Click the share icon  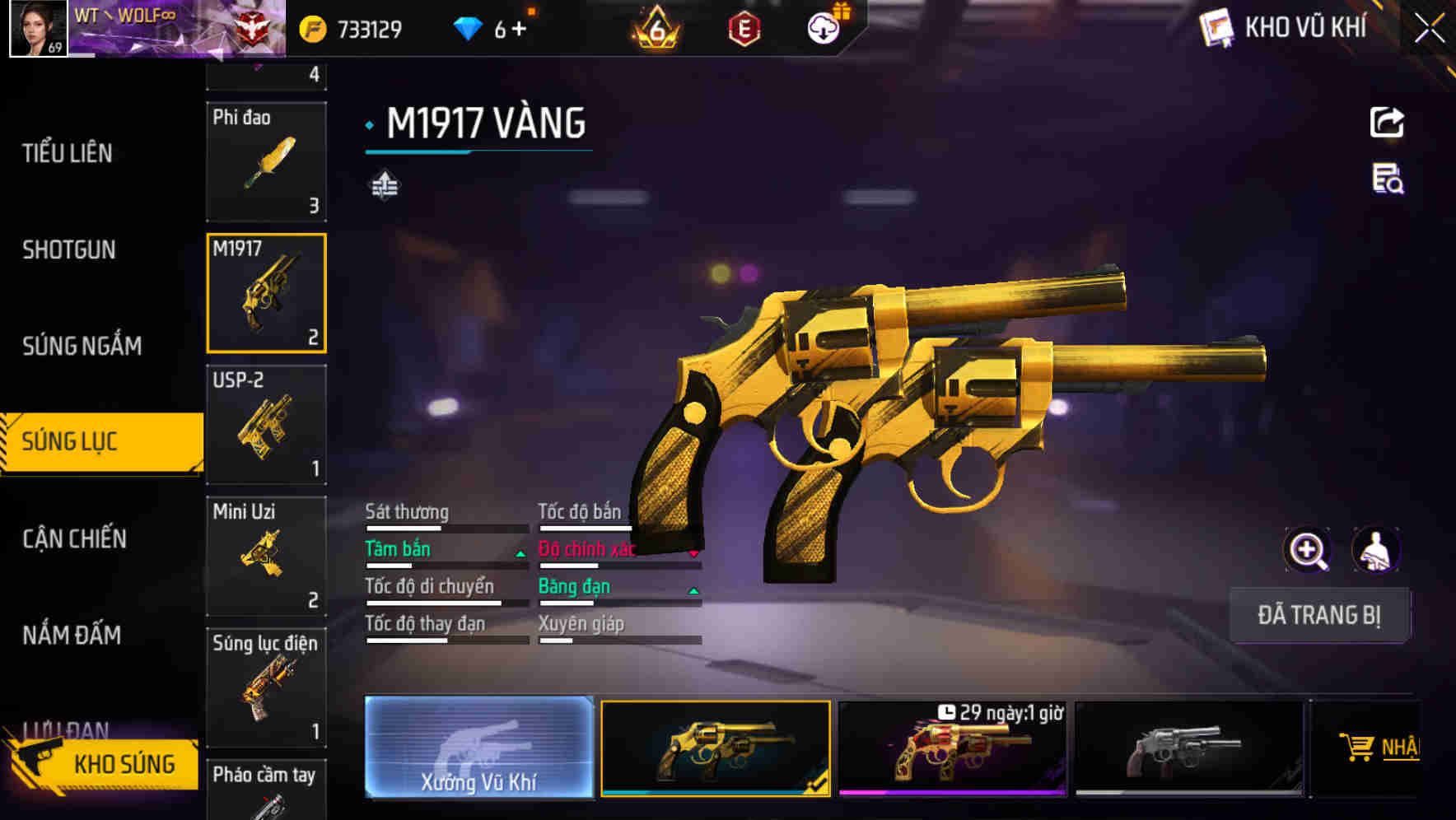point(1387,123)
